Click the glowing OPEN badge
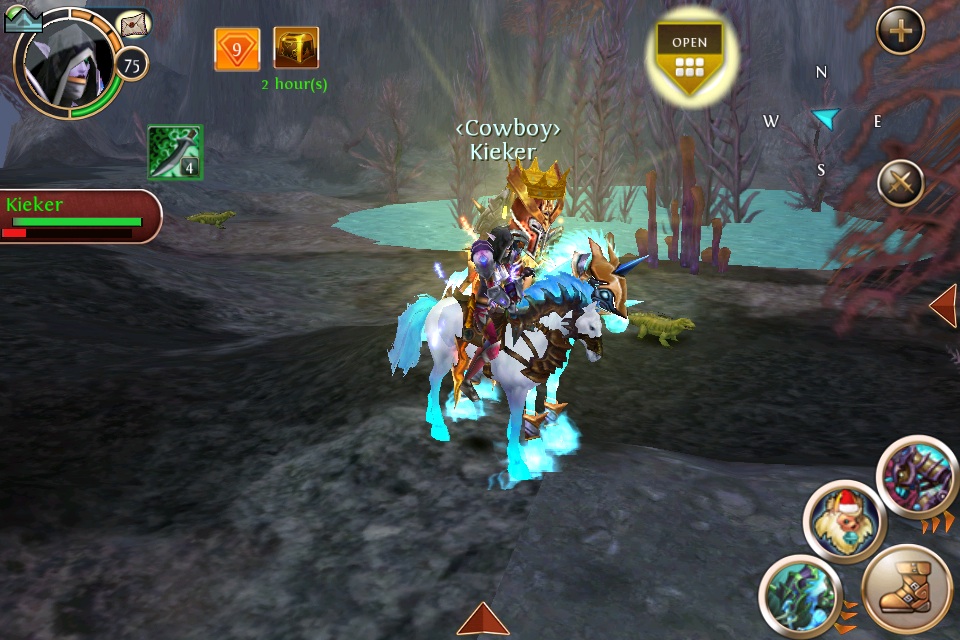 (689, 53)
